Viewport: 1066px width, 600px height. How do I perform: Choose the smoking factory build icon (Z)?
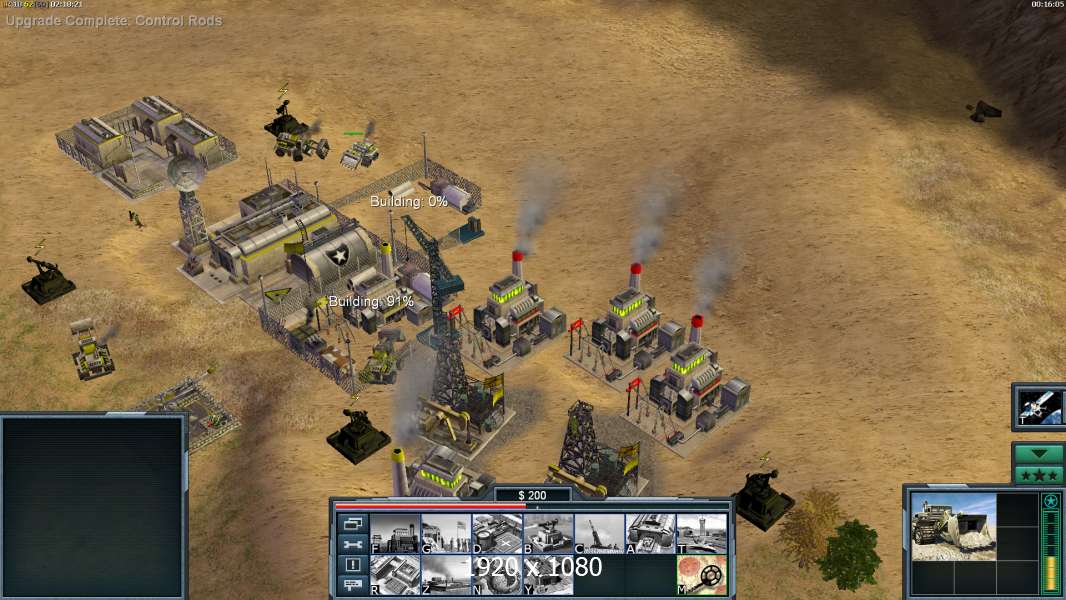[x=446, y=575]
